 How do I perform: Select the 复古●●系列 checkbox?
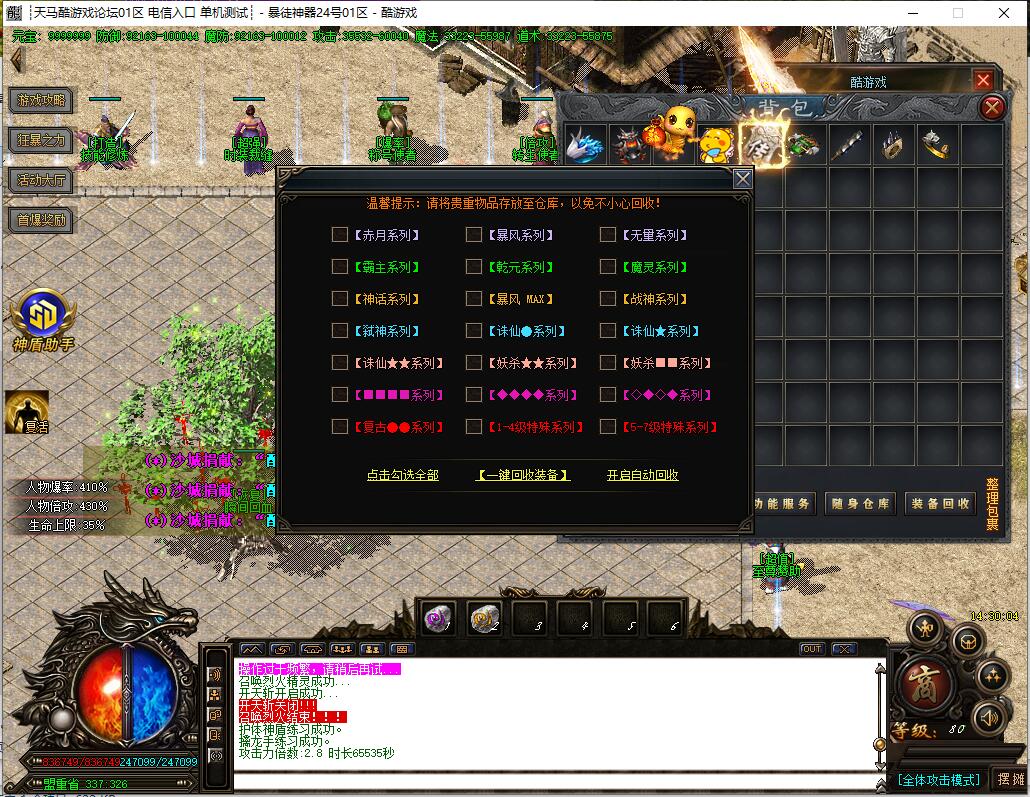[x=340, y=427]
